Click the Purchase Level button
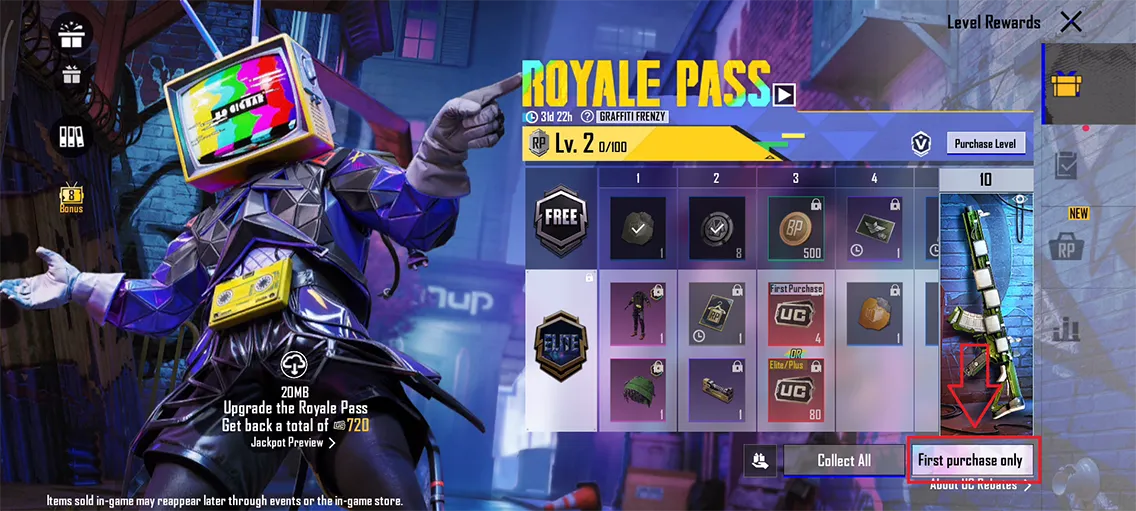This screenshot has width=1136, height=511. click(x=985, y=144)
